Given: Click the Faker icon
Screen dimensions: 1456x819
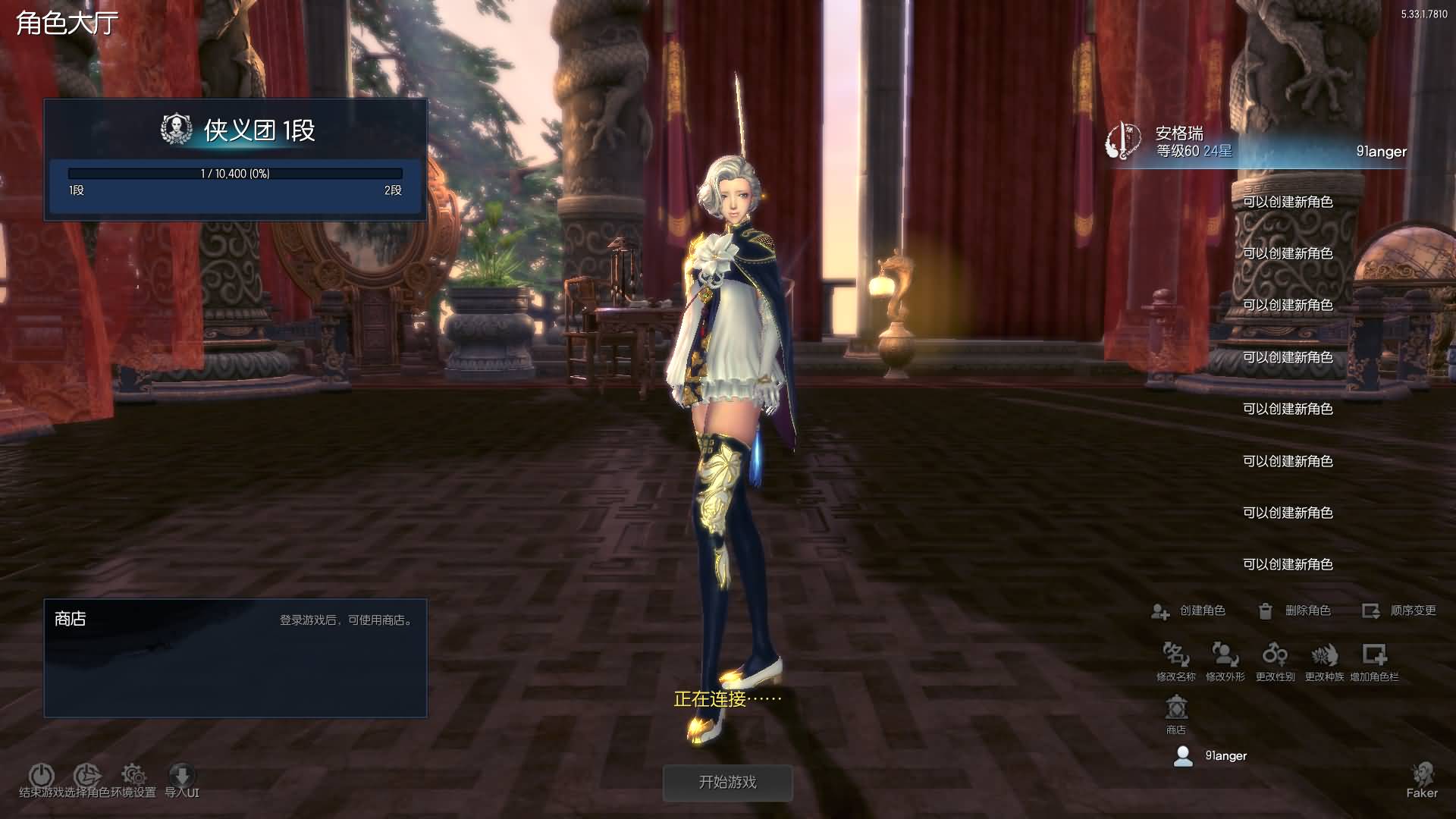Looking at the screenshot, I should pyautogui.click(x=1422, y=779).
